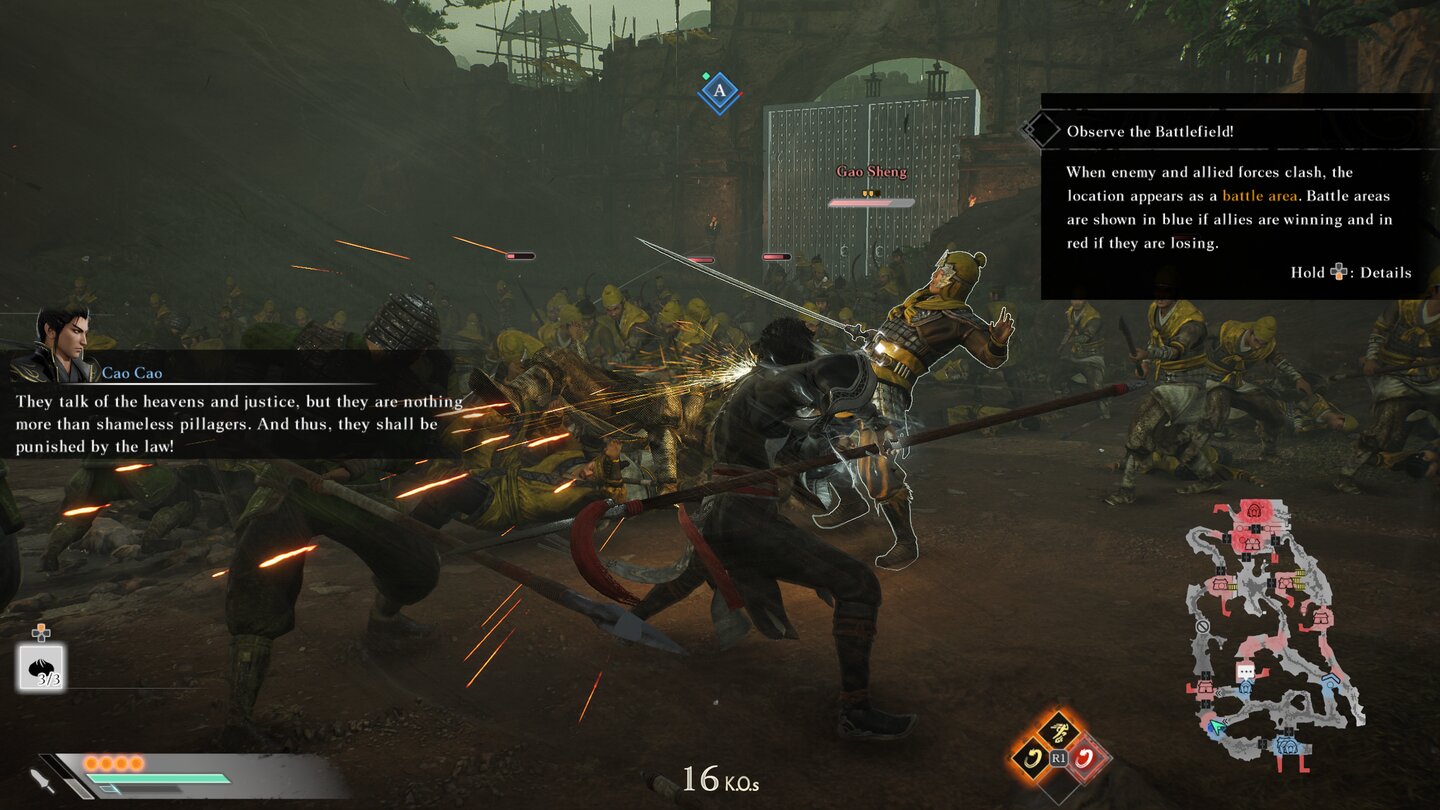This screenshot has height=810, width=1440.
Task: Select the speech bubble marker on the minimap
Action: pyautogui.click(x=1245, y=672)
